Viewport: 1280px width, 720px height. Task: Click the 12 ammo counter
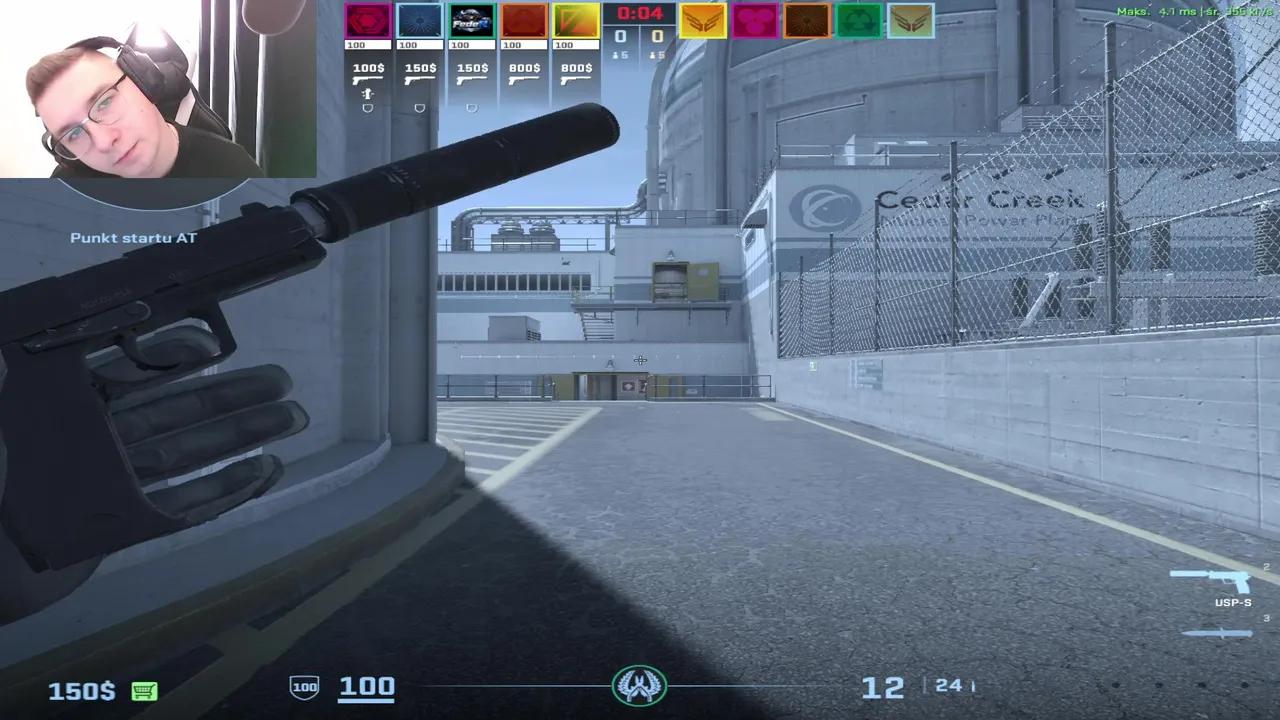(884, 687)
